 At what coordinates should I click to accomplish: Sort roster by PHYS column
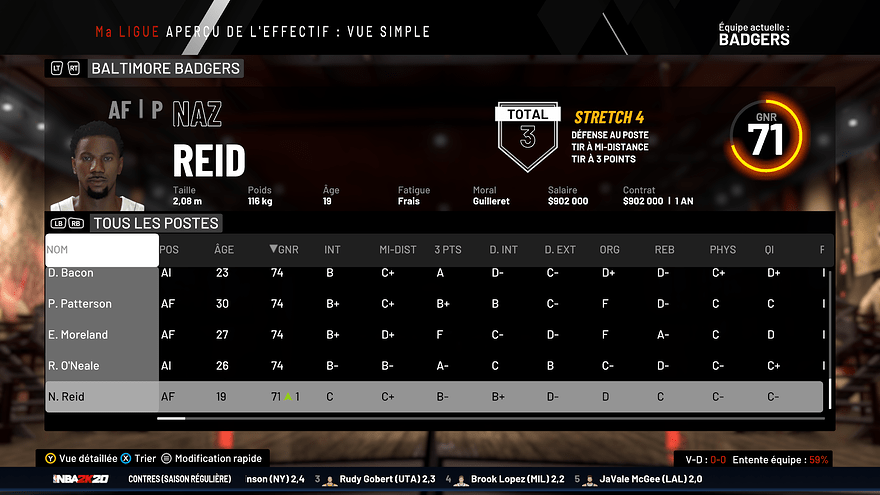(x=723, y=250)
